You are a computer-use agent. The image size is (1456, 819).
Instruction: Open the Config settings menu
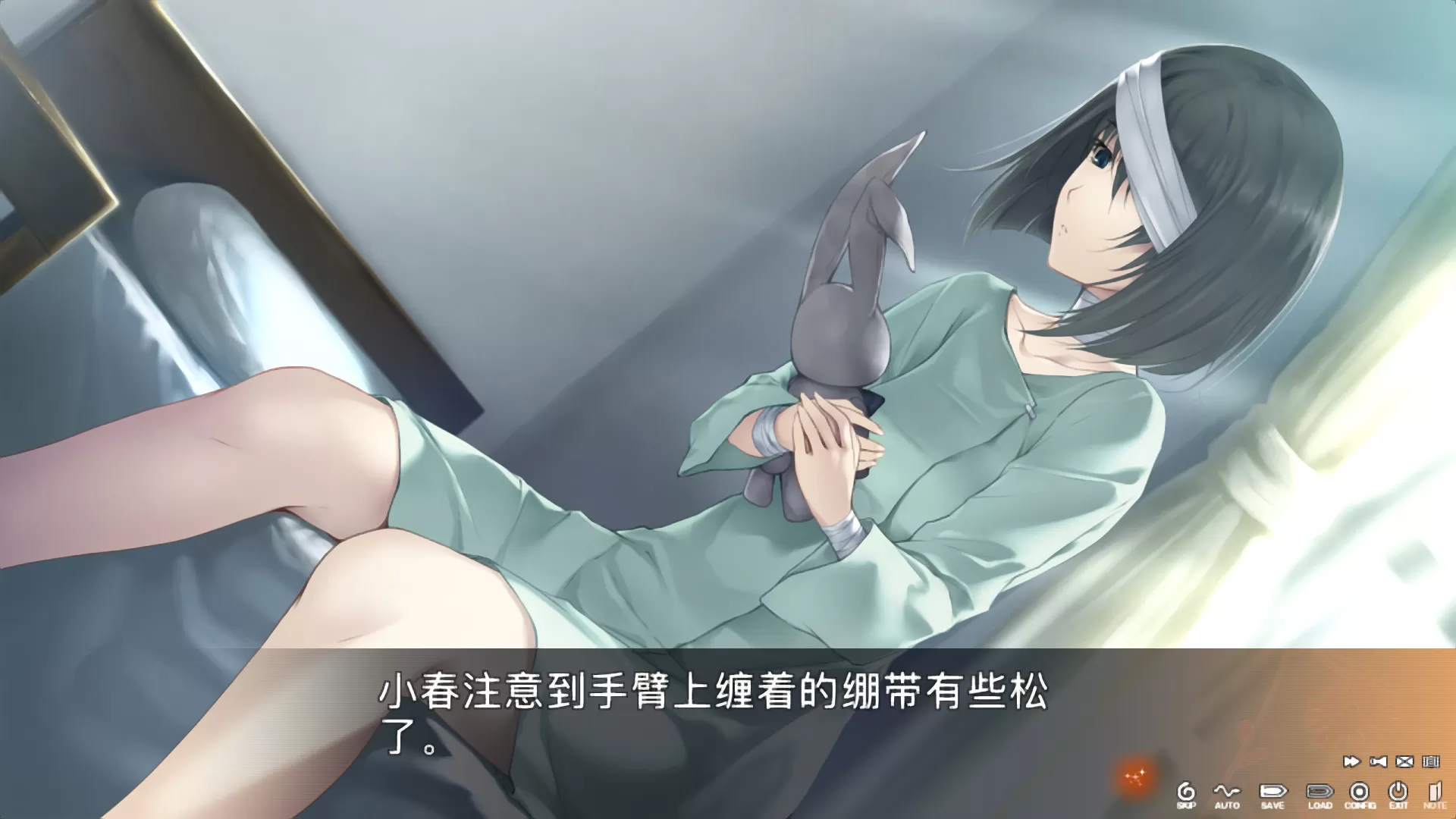pyautogui.click(x=1360, y=791)
